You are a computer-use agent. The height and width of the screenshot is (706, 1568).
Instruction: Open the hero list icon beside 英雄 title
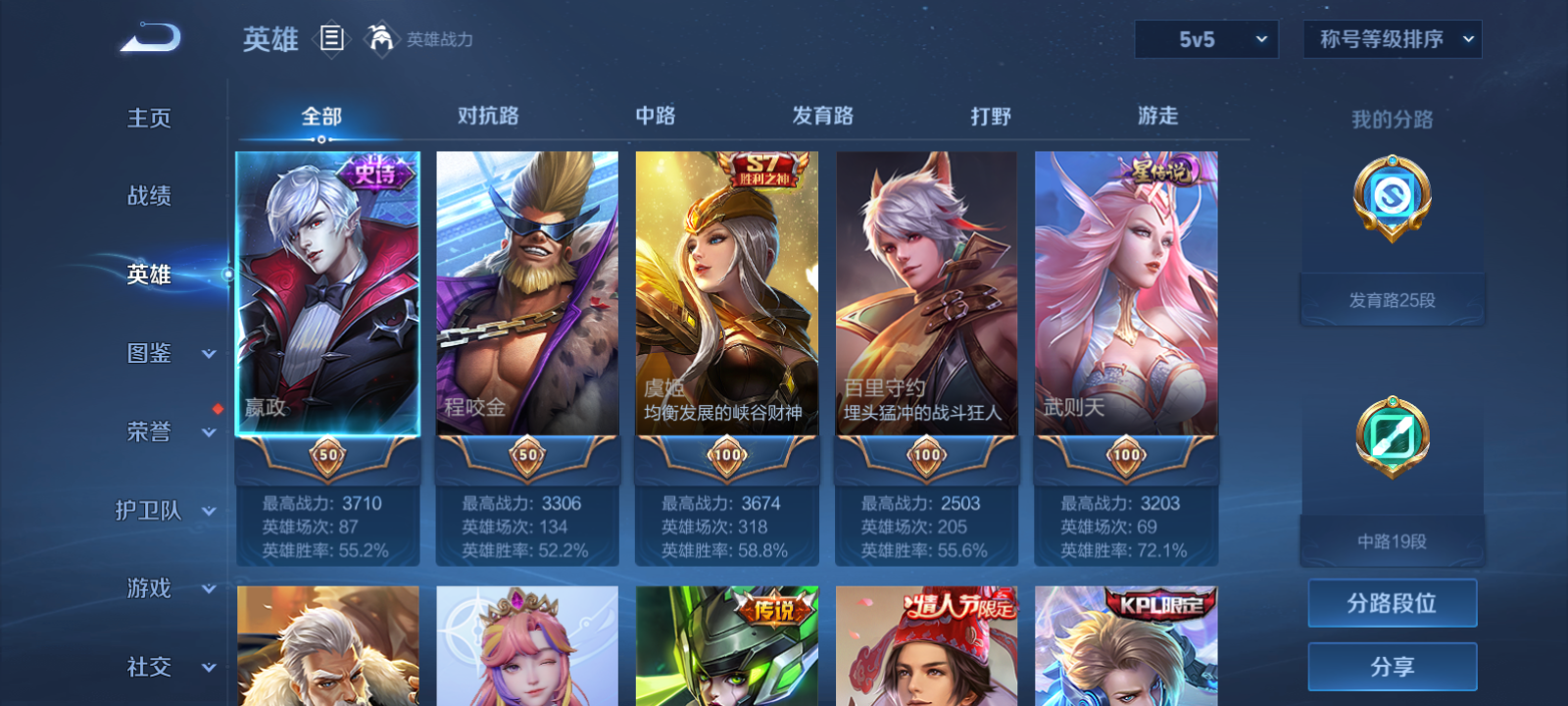coord(329,39)
